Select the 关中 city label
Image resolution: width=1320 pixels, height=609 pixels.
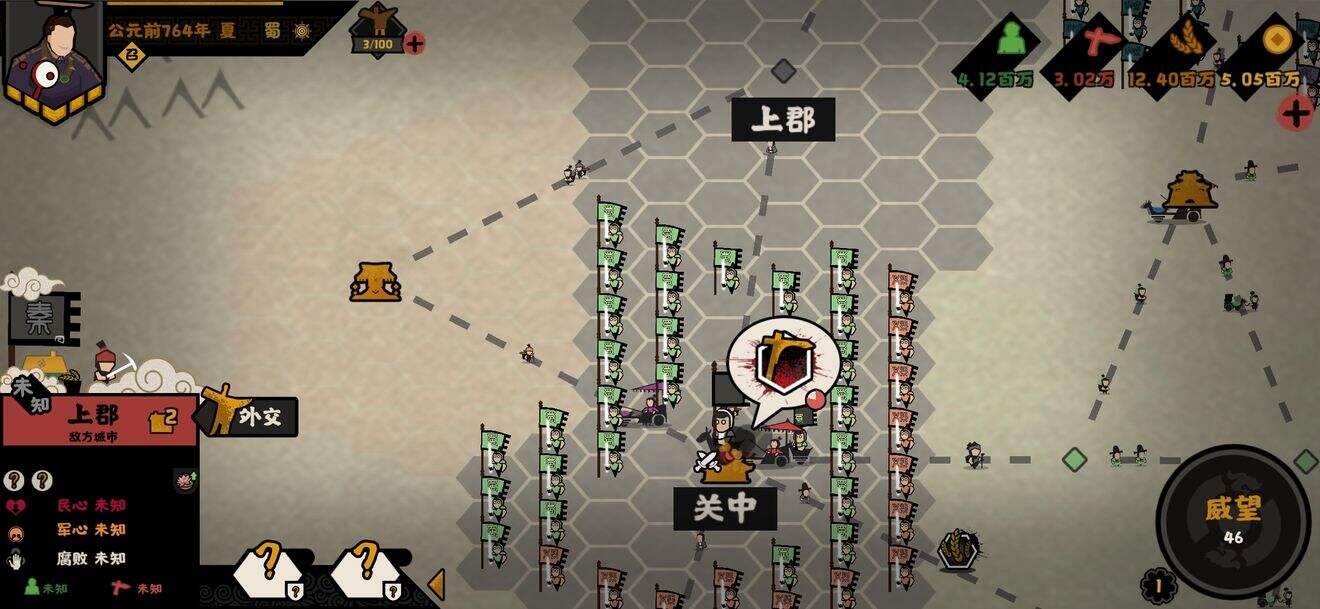coord(725,508)
